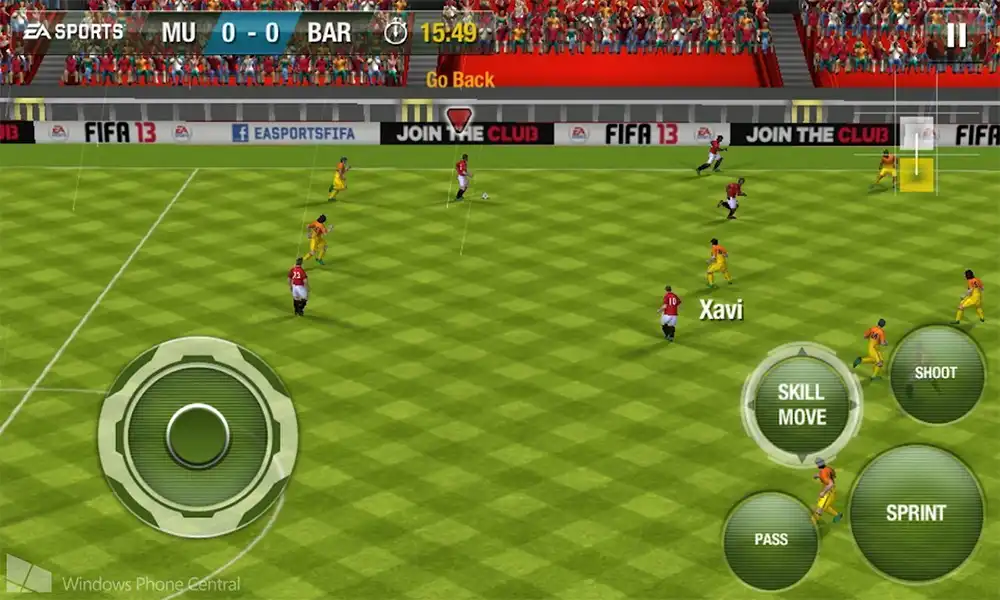This screenshot has height=600, width=1000.
Task: Hit the SPRINT button
Action: pos(915,513)
